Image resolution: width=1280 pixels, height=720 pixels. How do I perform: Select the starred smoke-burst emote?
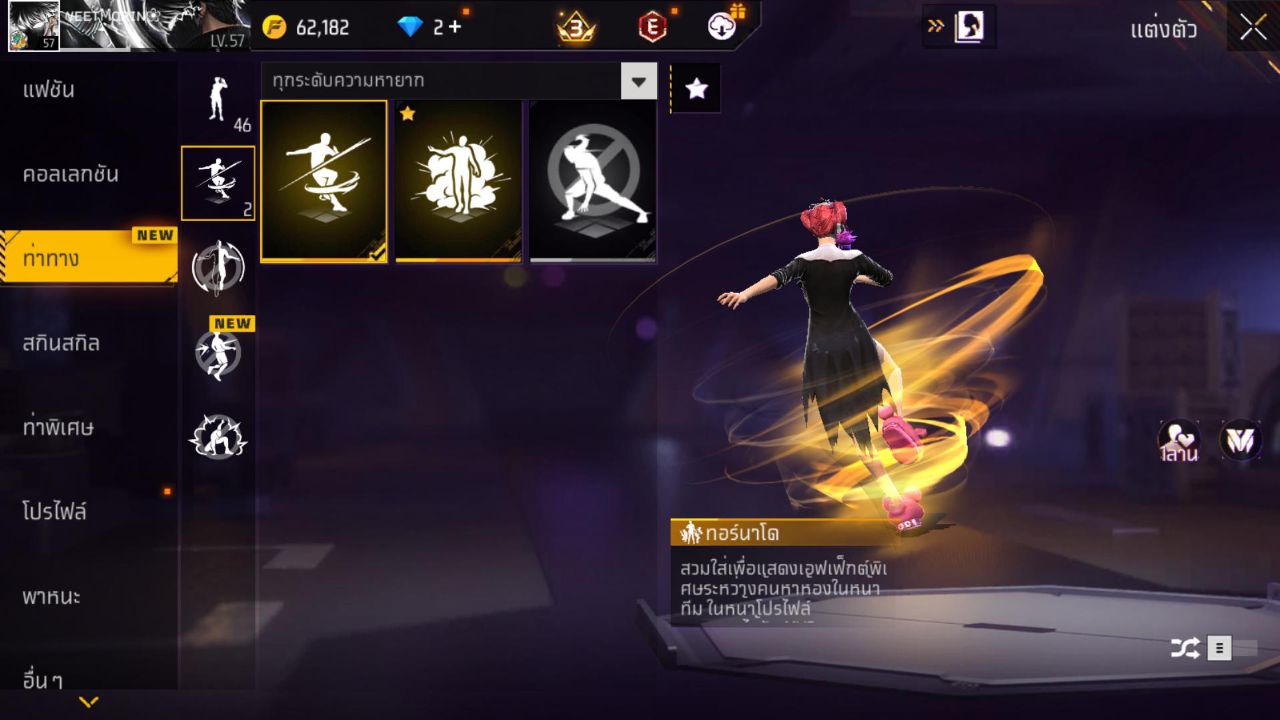click(x=458, y=180)
